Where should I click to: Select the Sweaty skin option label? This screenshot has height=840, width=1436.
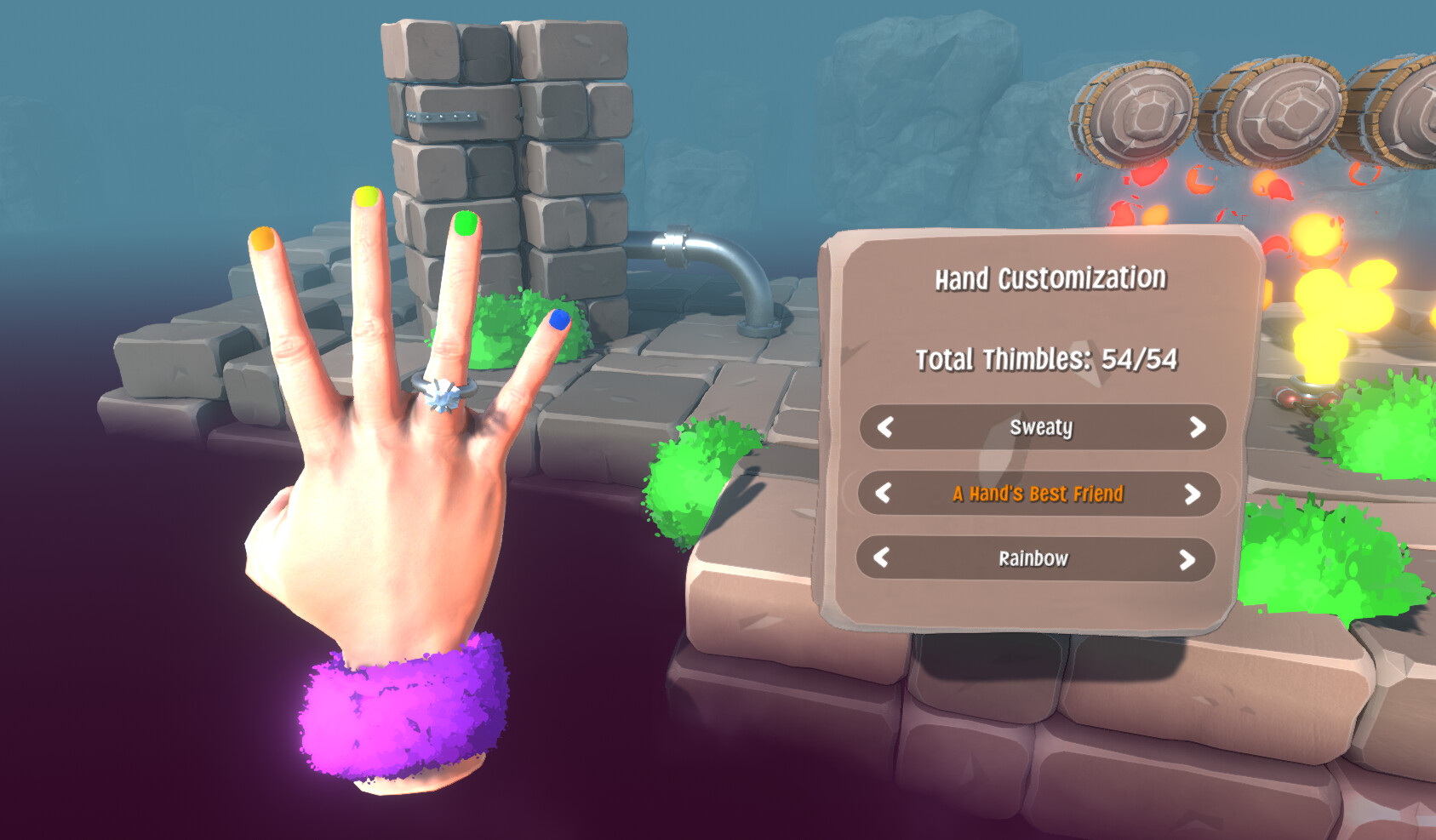(1042, 428)
